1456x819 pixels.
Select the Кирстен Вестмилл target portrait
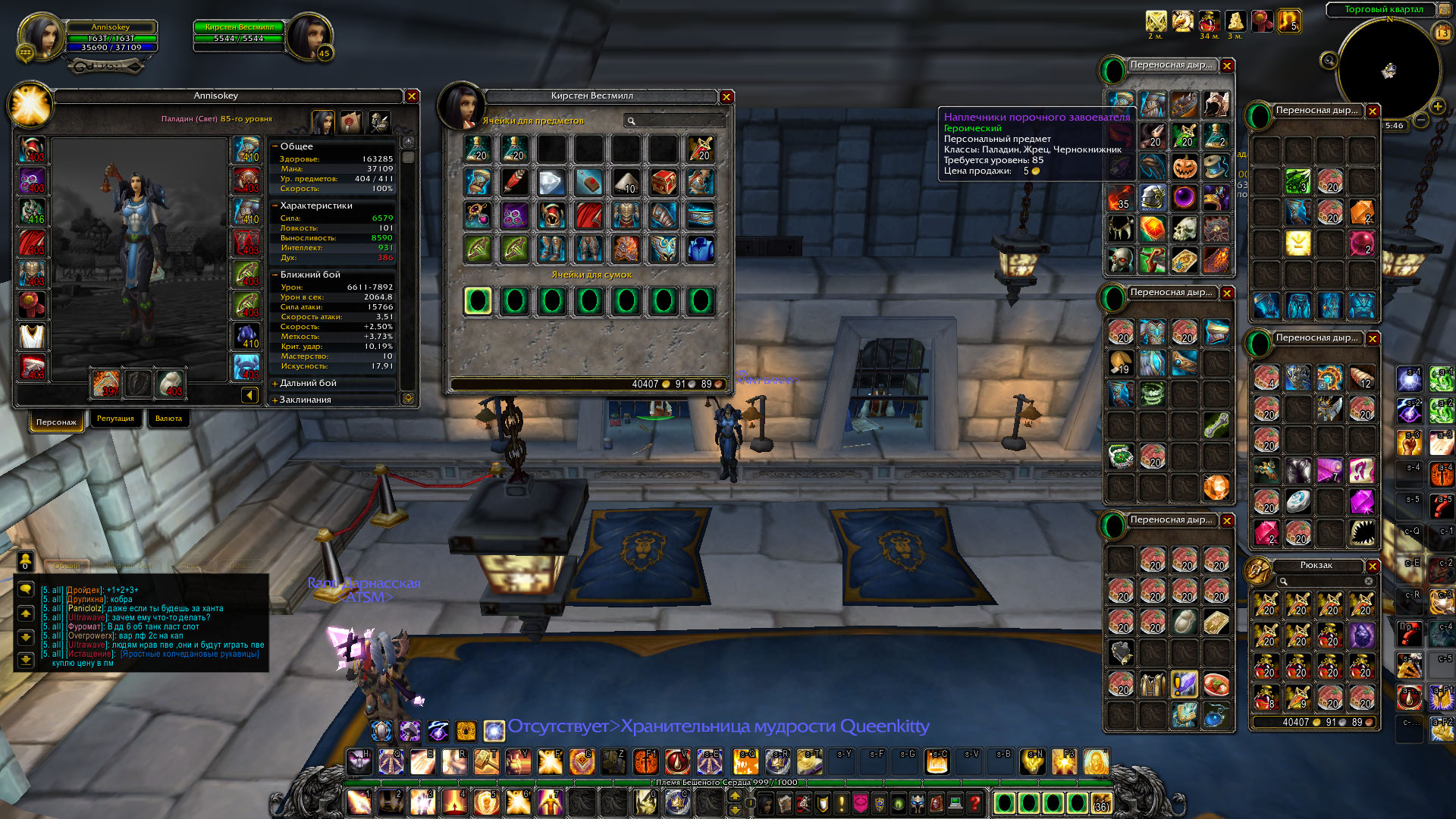[x=308, y=36]
